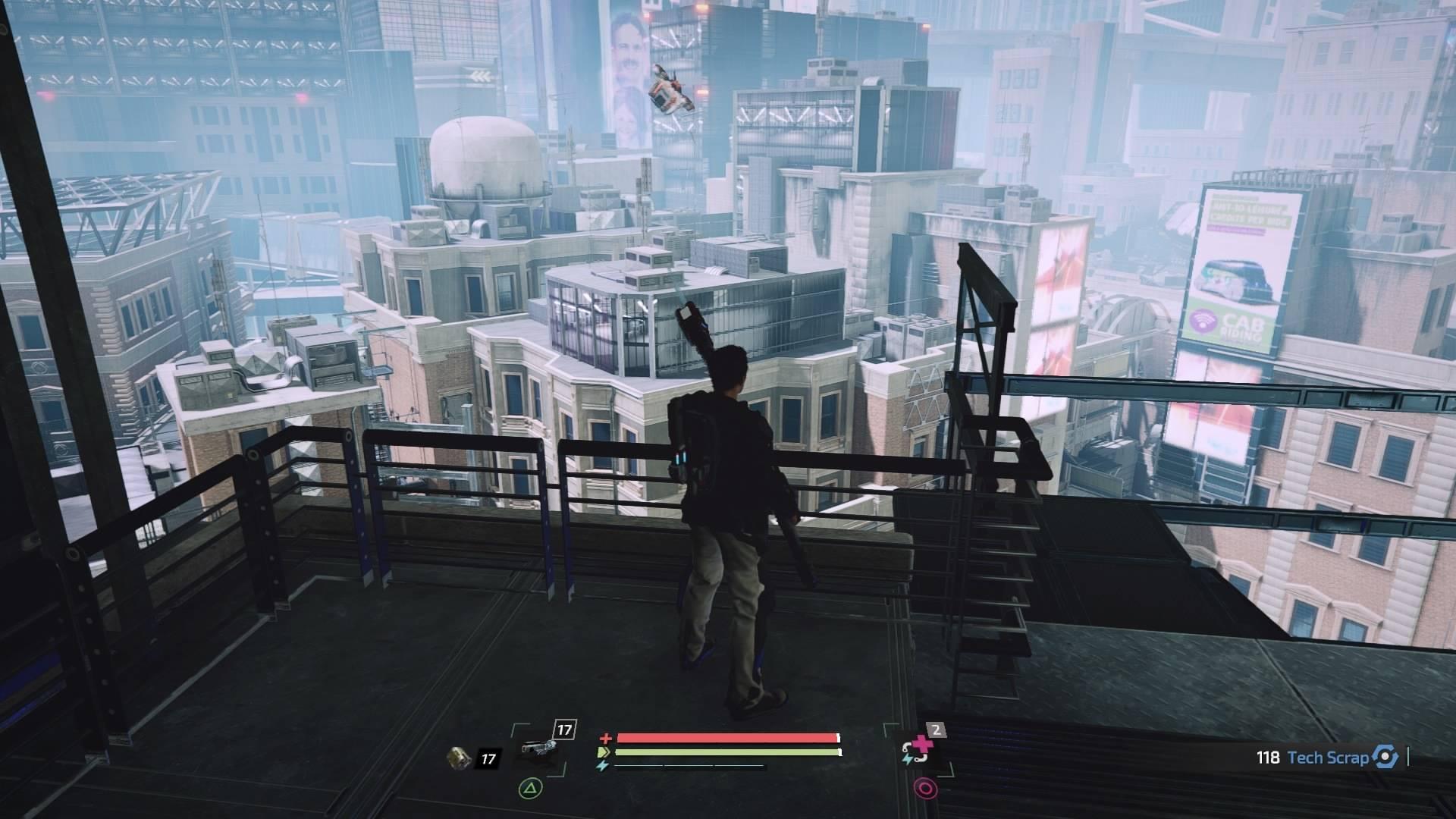Click the Tech Scrap currency icon
This screenshot has height=819, width=1456.
pos(1385,757)
